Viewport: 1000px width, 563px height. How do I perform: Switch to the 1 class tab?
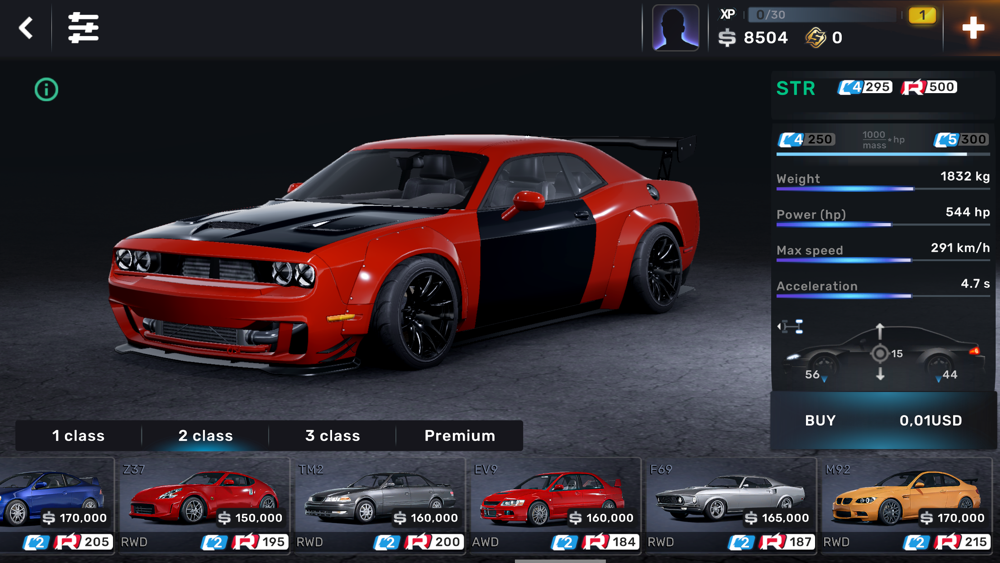78,436
